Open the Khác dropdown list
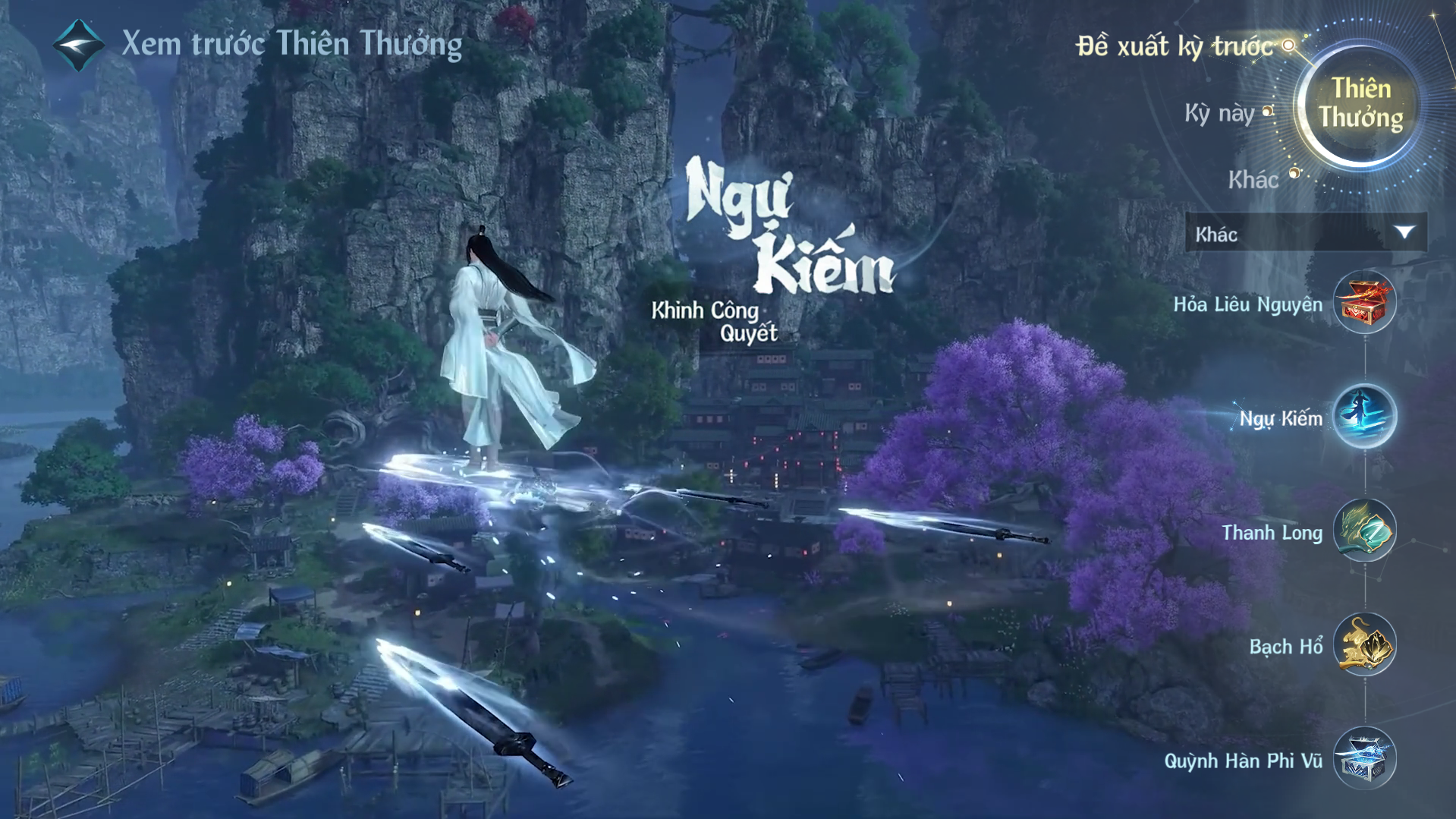Viewport: 1456px width, 819px height. pos(1305,234)
